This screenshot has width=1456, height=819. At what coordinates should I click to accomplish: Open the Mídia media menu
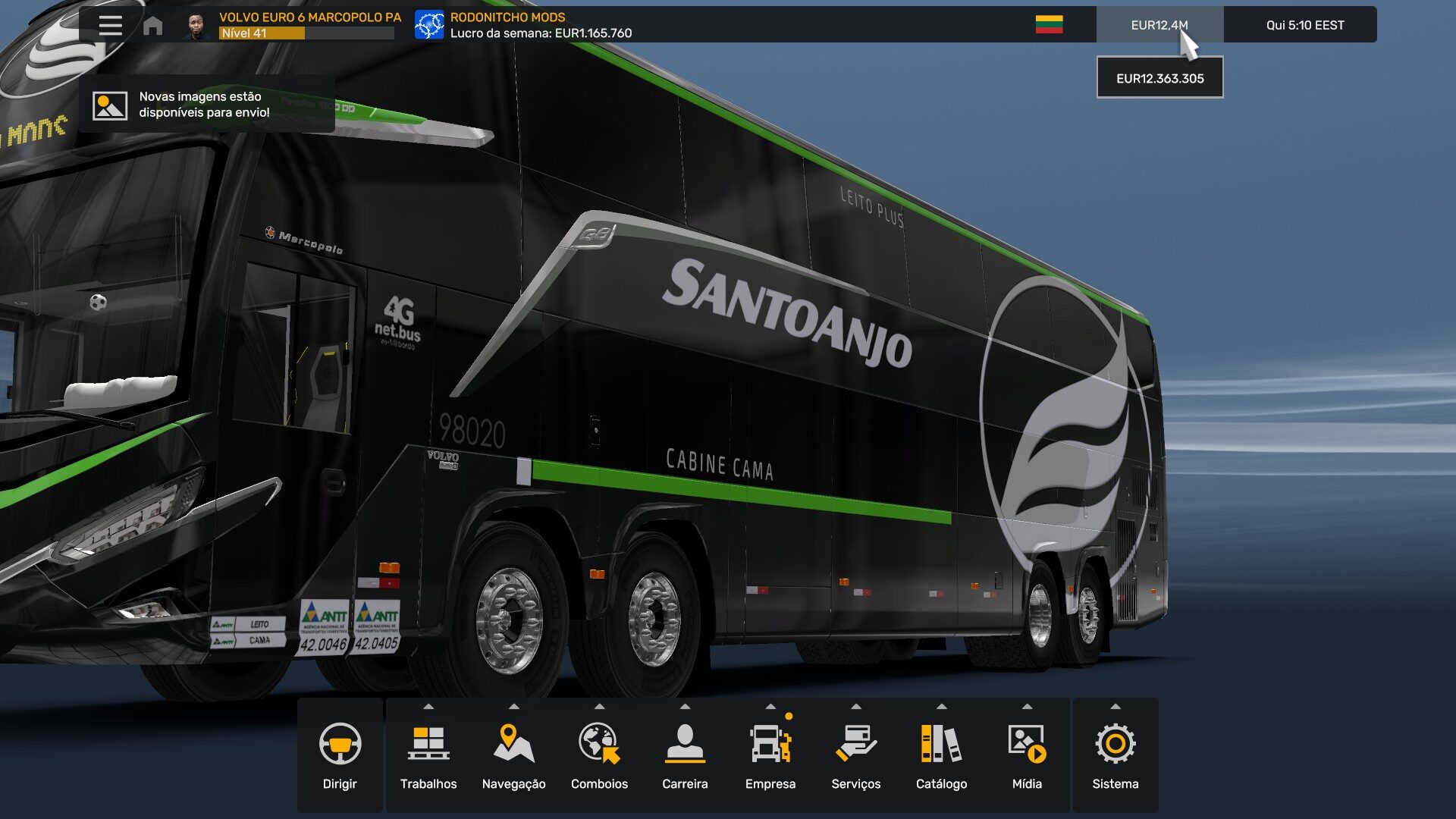pyautogui.click(x=1027, y=755)
